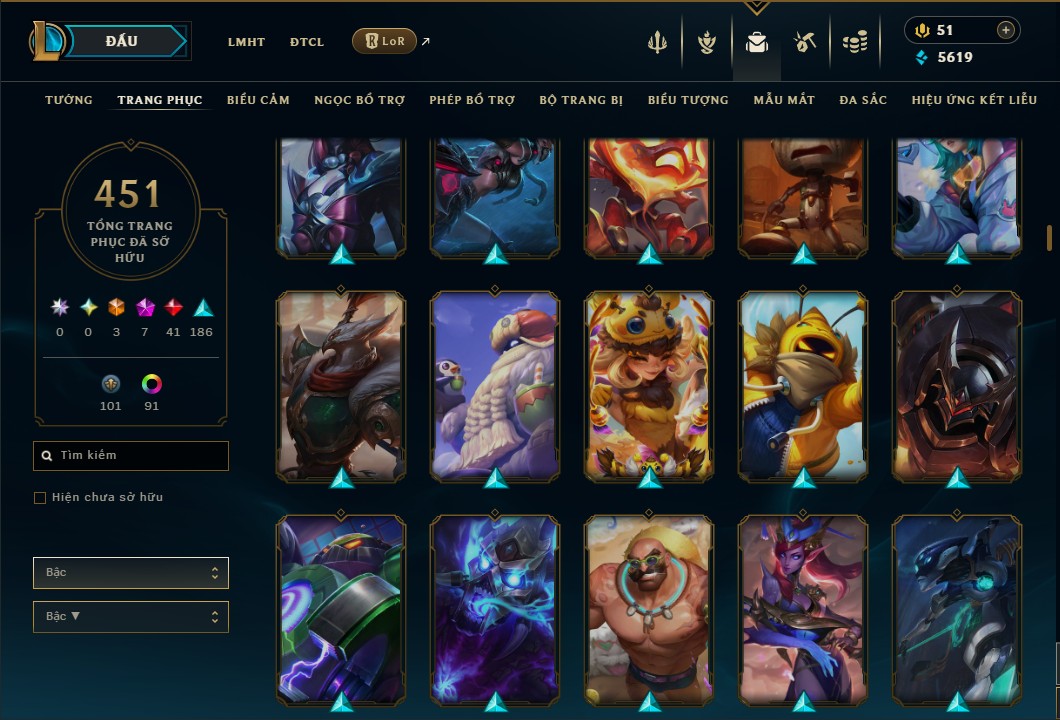Screen dimensions: 1060x720
Task: Open the LMHT game tab
Action: click(246, 42)
